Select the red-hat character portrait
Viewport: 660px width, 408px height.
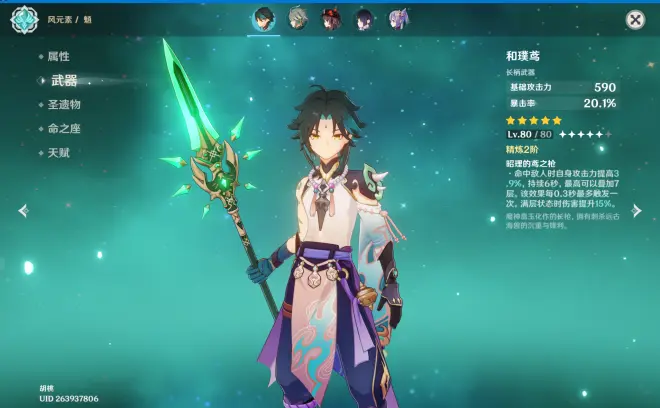329,19
